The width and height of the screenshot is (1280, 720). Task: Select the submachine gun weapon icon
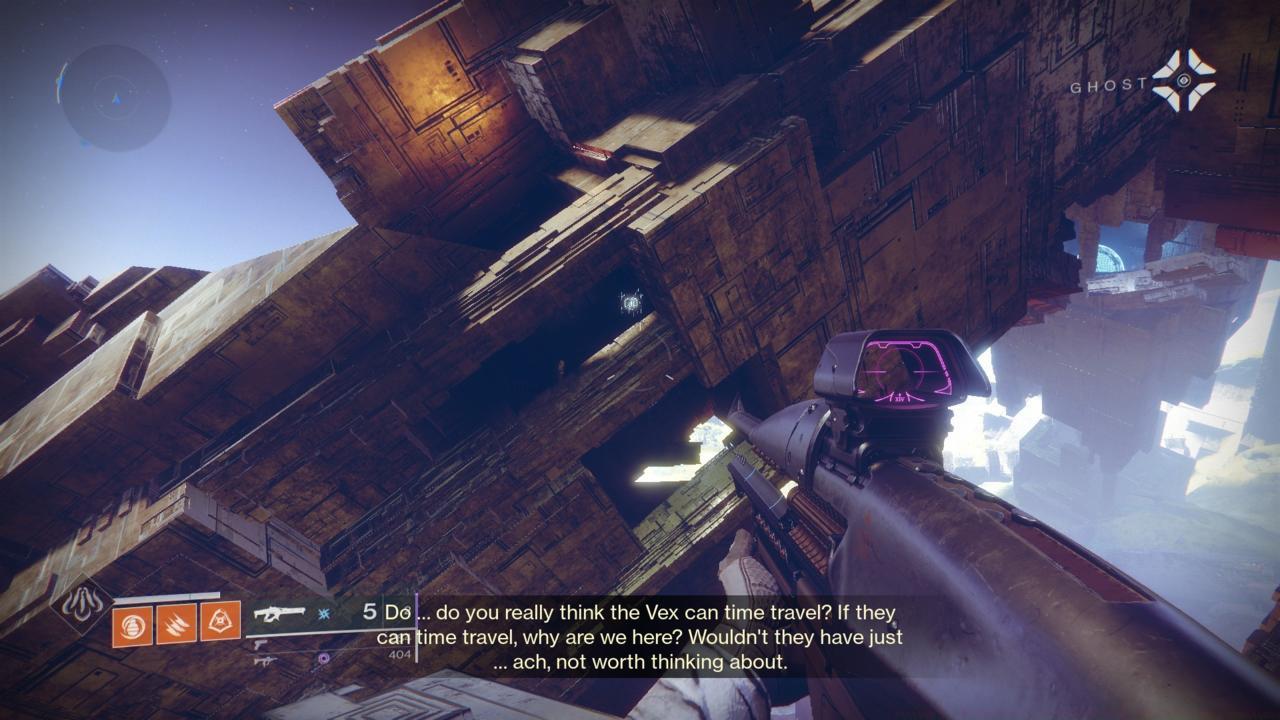coord(266,662)
